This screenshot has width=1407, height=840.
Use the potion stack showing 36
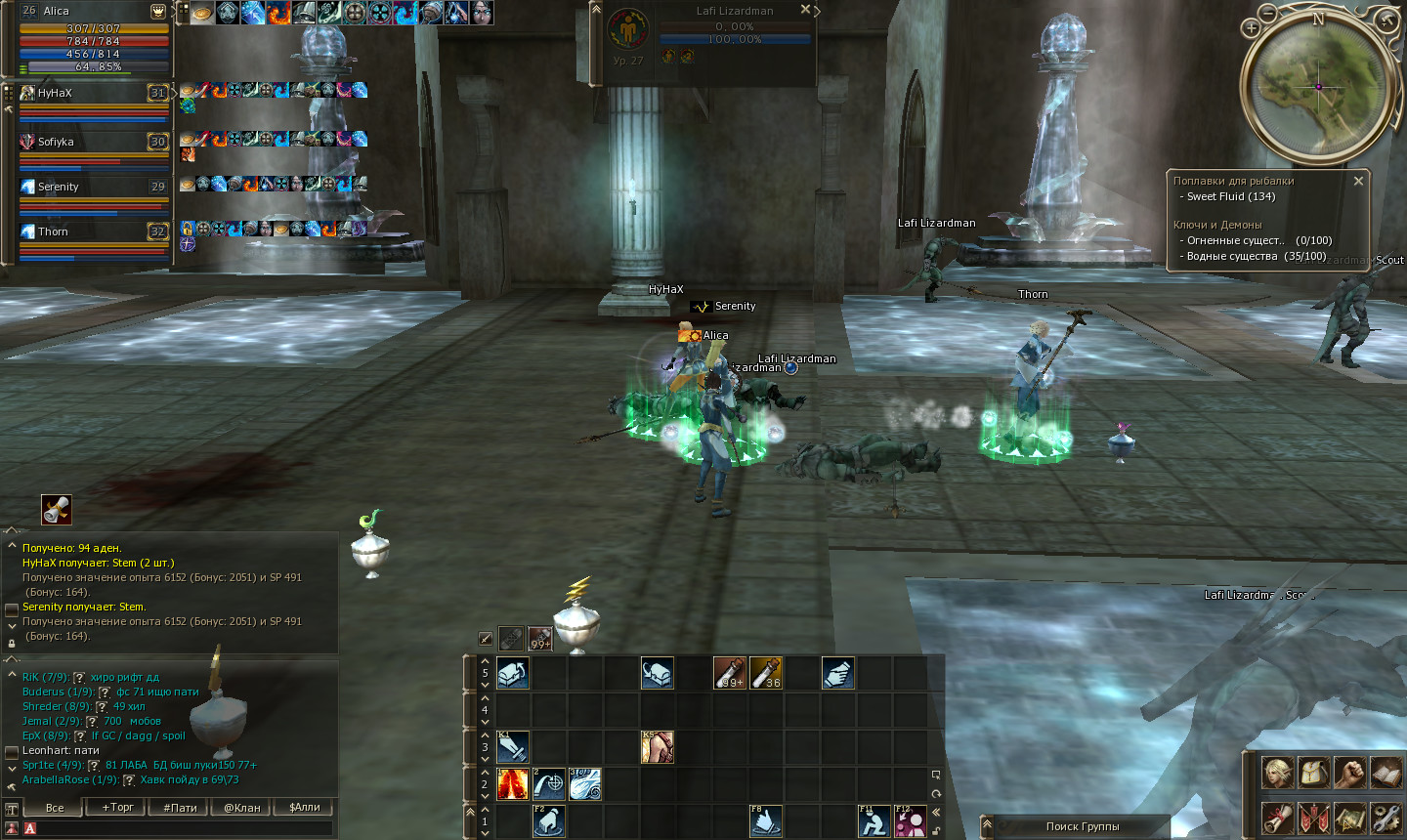click(x=766, y=673)
